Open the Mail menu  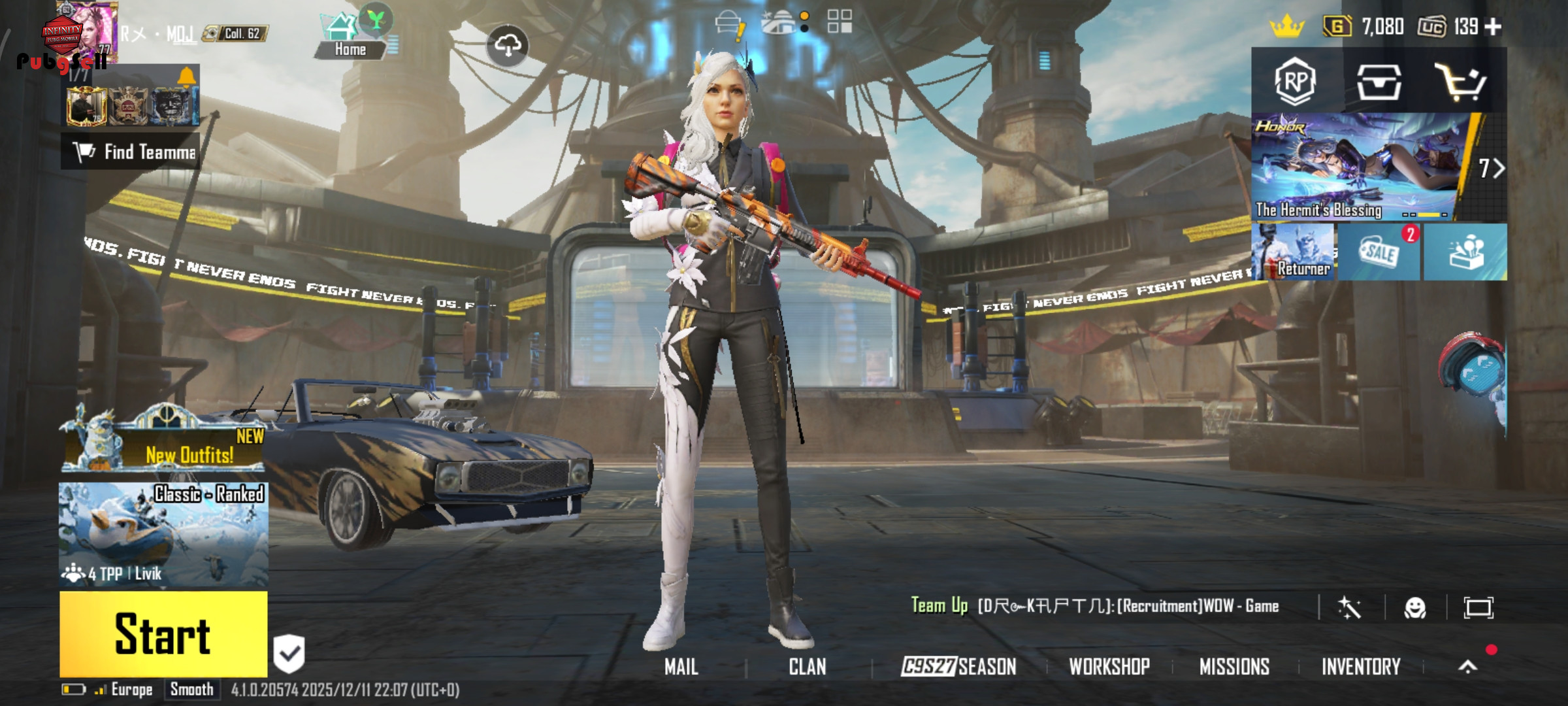[x=681, y=667]
